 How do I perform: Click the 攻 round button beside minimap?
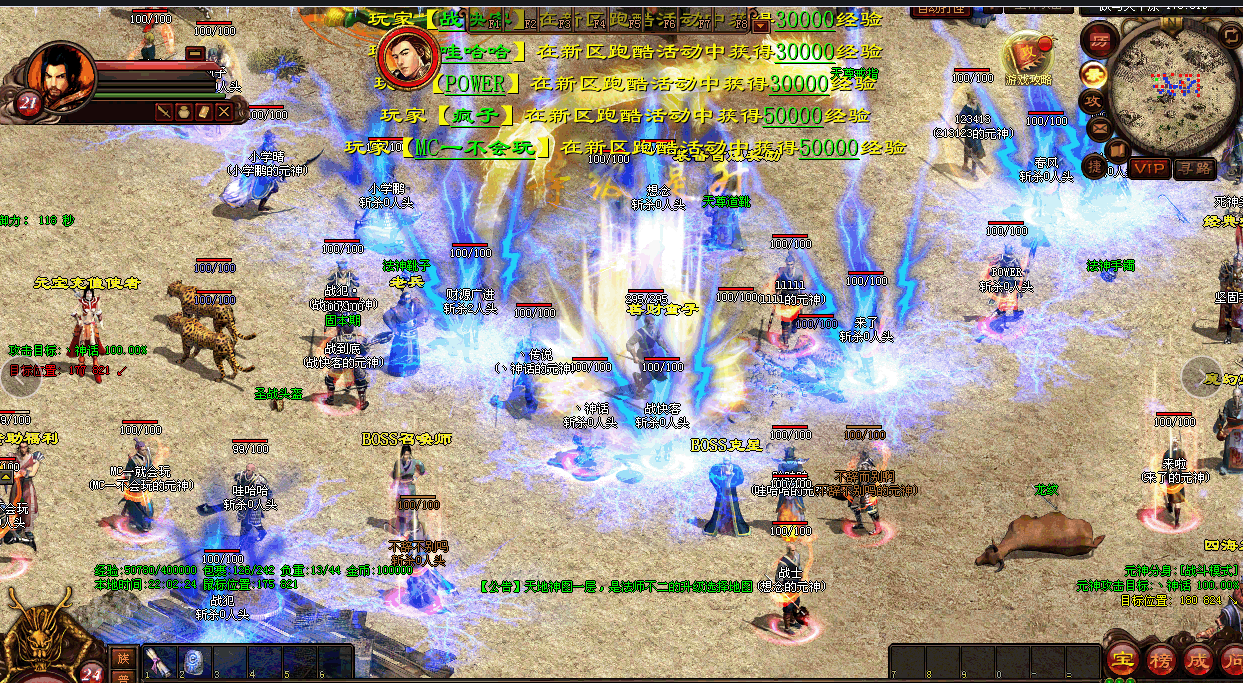(1093, 101)
